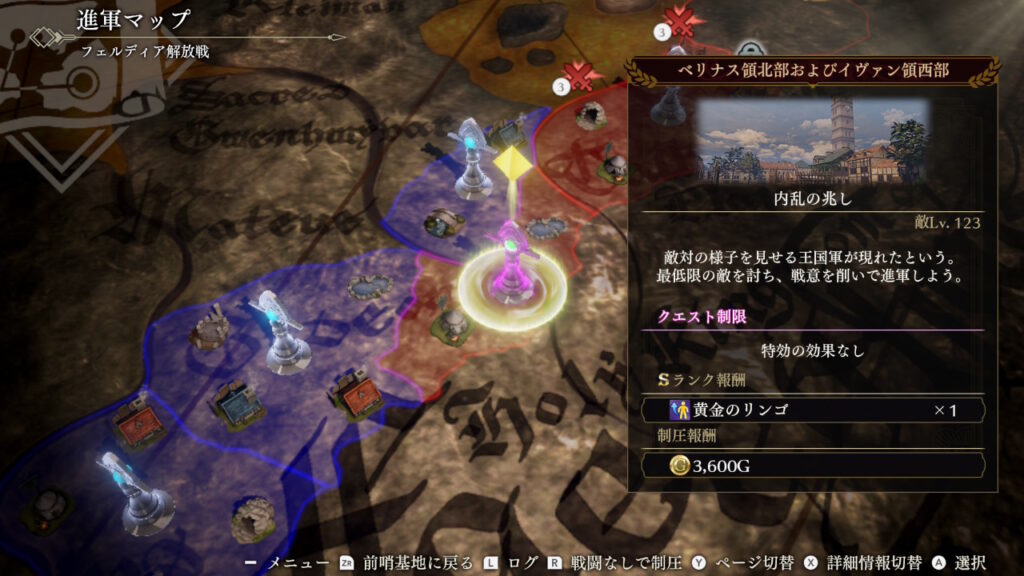This screenshot has width=1024, height=576.
Task: Click the 内乱の兆し quest title
Action: (811, 200)
